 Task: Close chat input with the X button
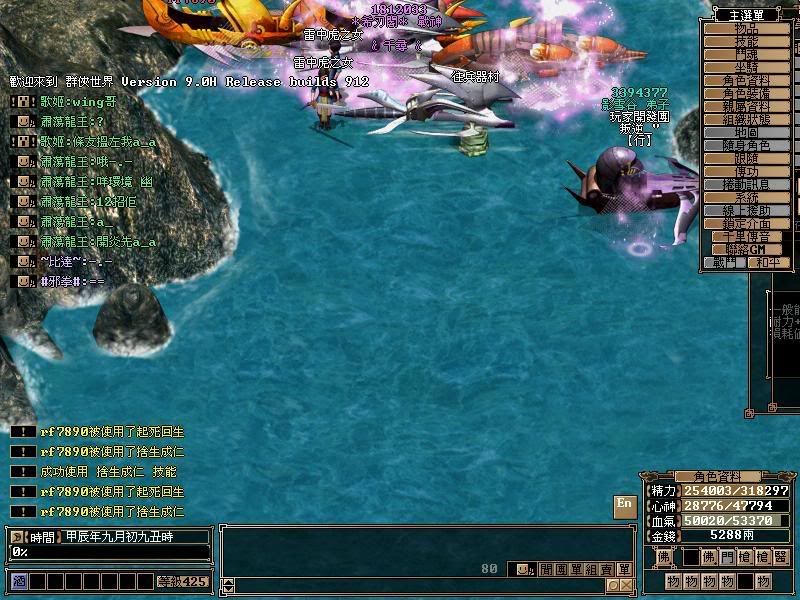tap(626, 585)
